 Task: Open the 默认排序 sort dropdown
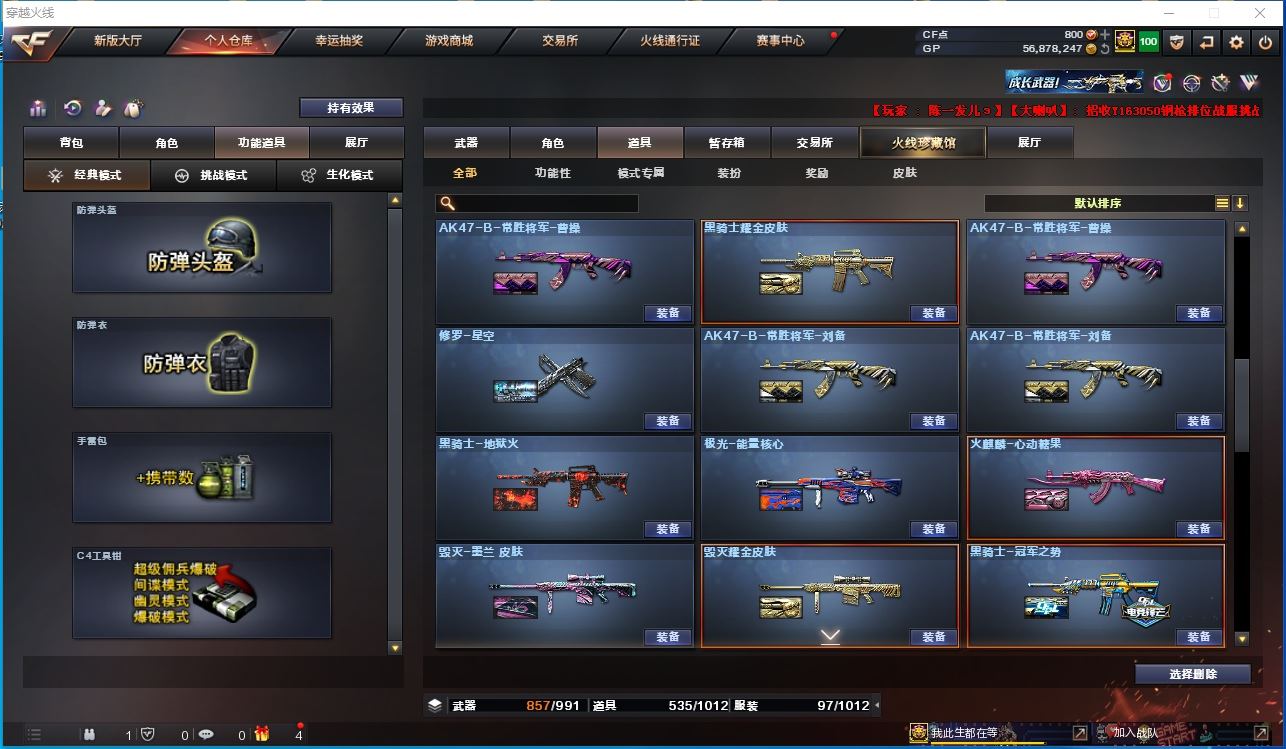(x=1098, y=203)
